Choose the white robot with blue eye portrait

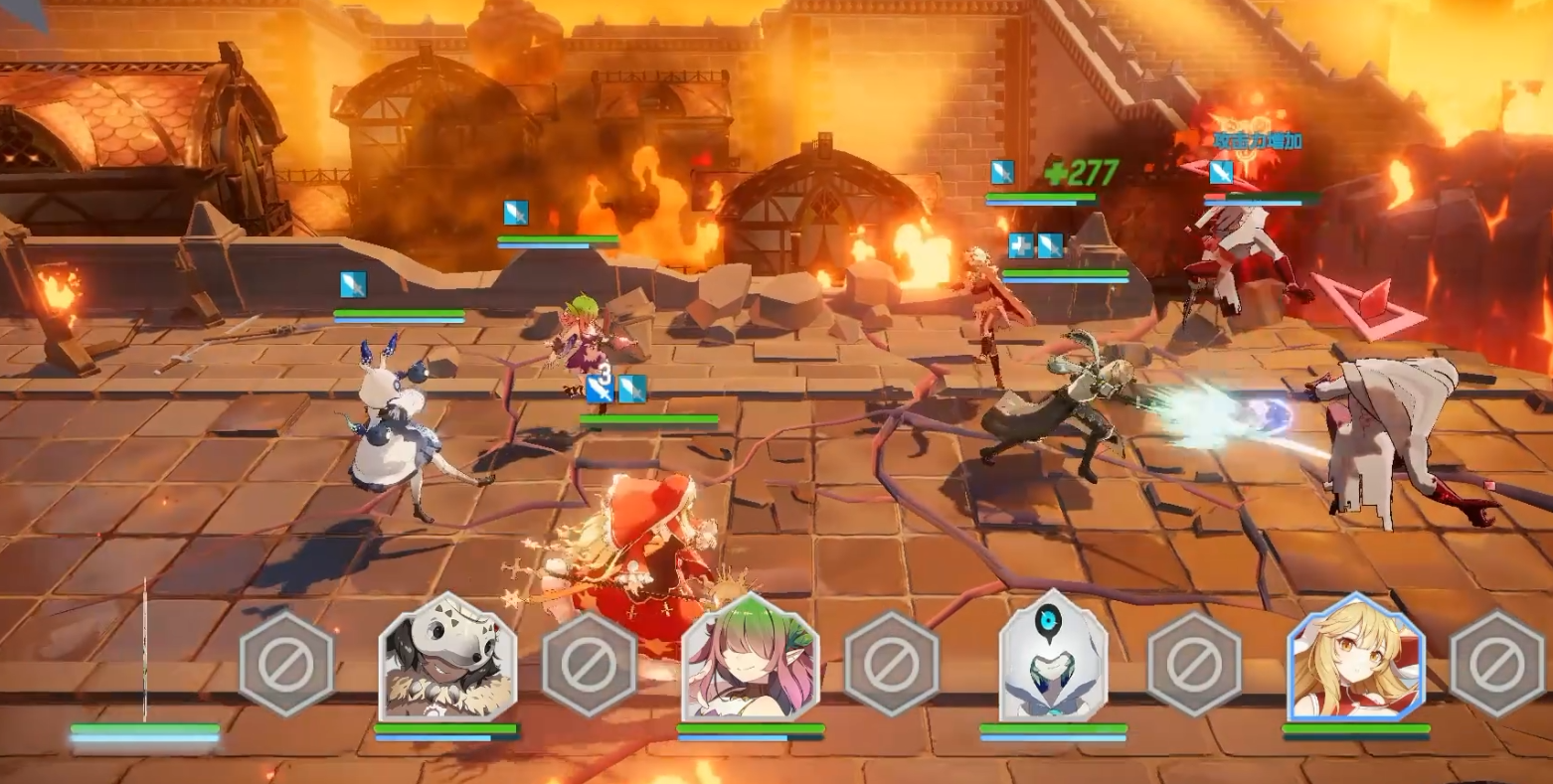[1053, 658]
